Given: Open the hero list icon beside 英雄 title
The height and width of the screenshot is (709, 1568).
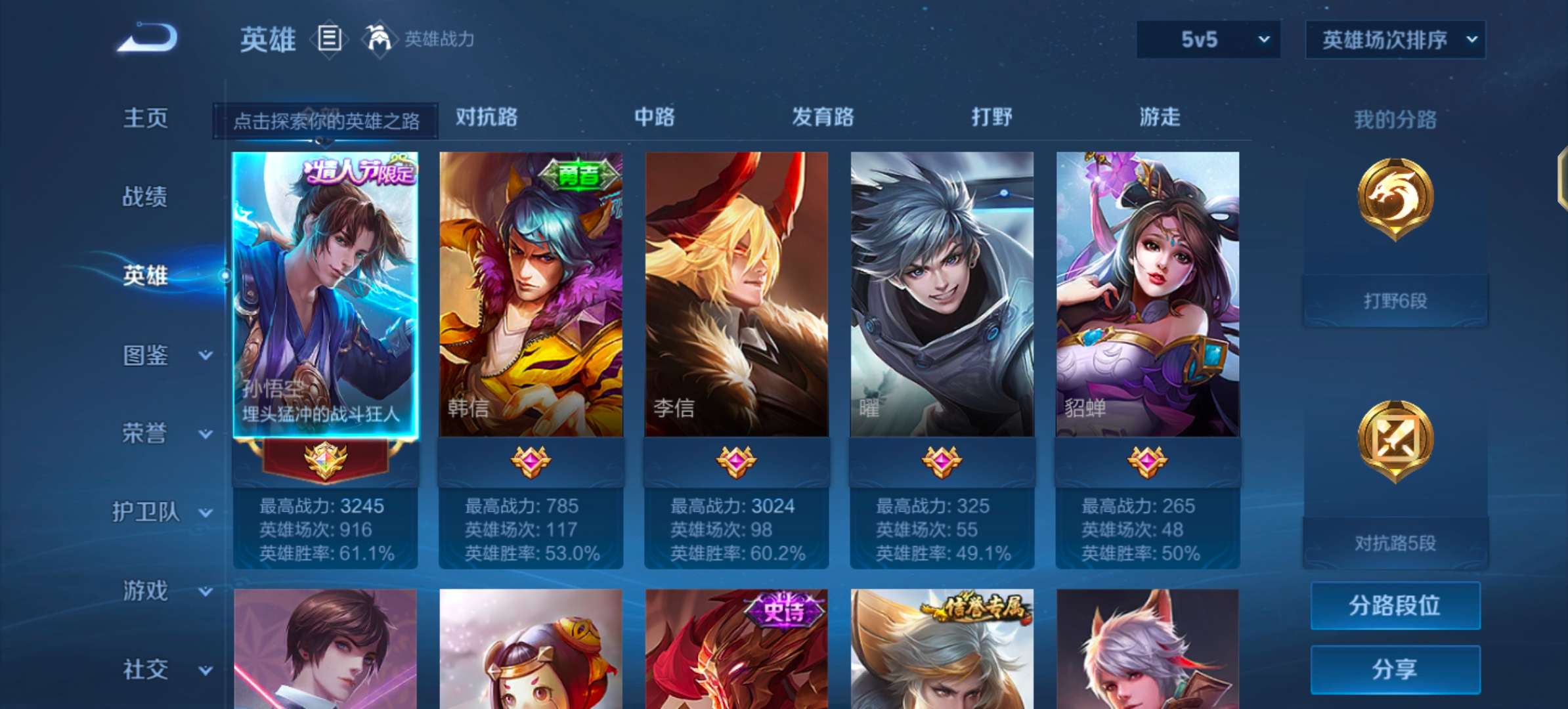Looking at the screenshot, I should 330,39.
